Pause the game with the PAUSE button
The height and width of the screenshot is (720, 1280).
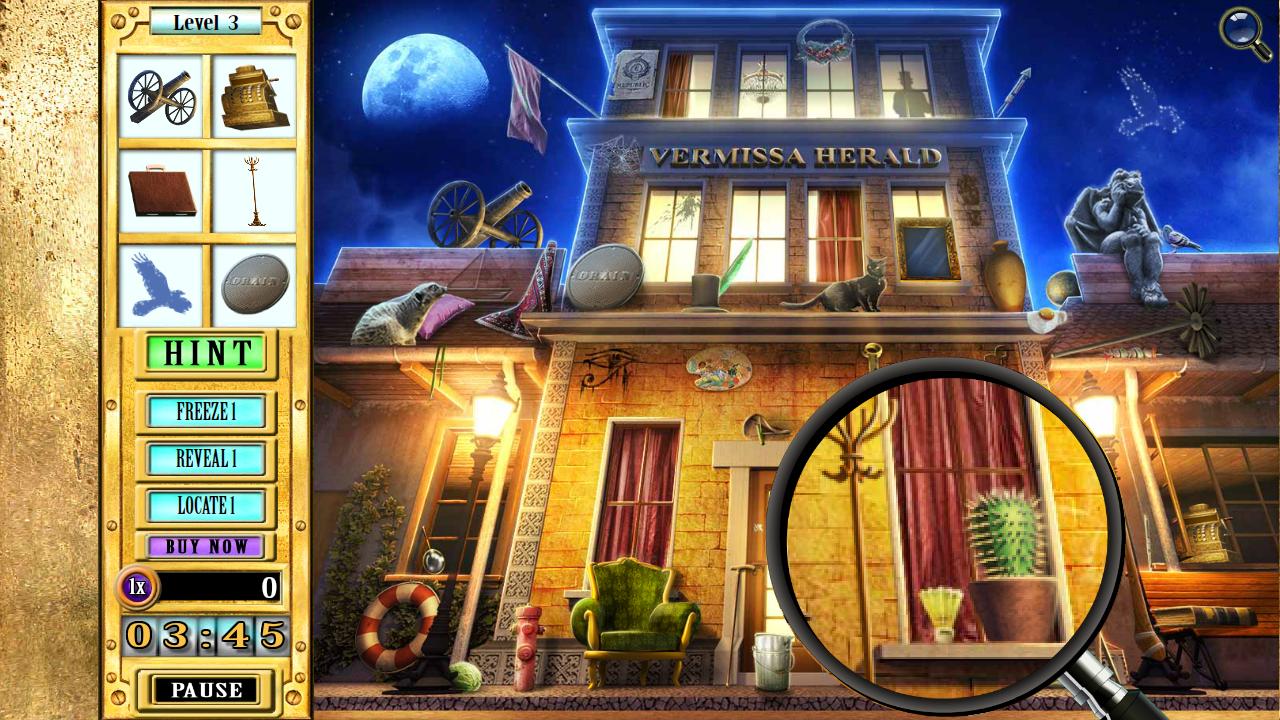(206, 689)
